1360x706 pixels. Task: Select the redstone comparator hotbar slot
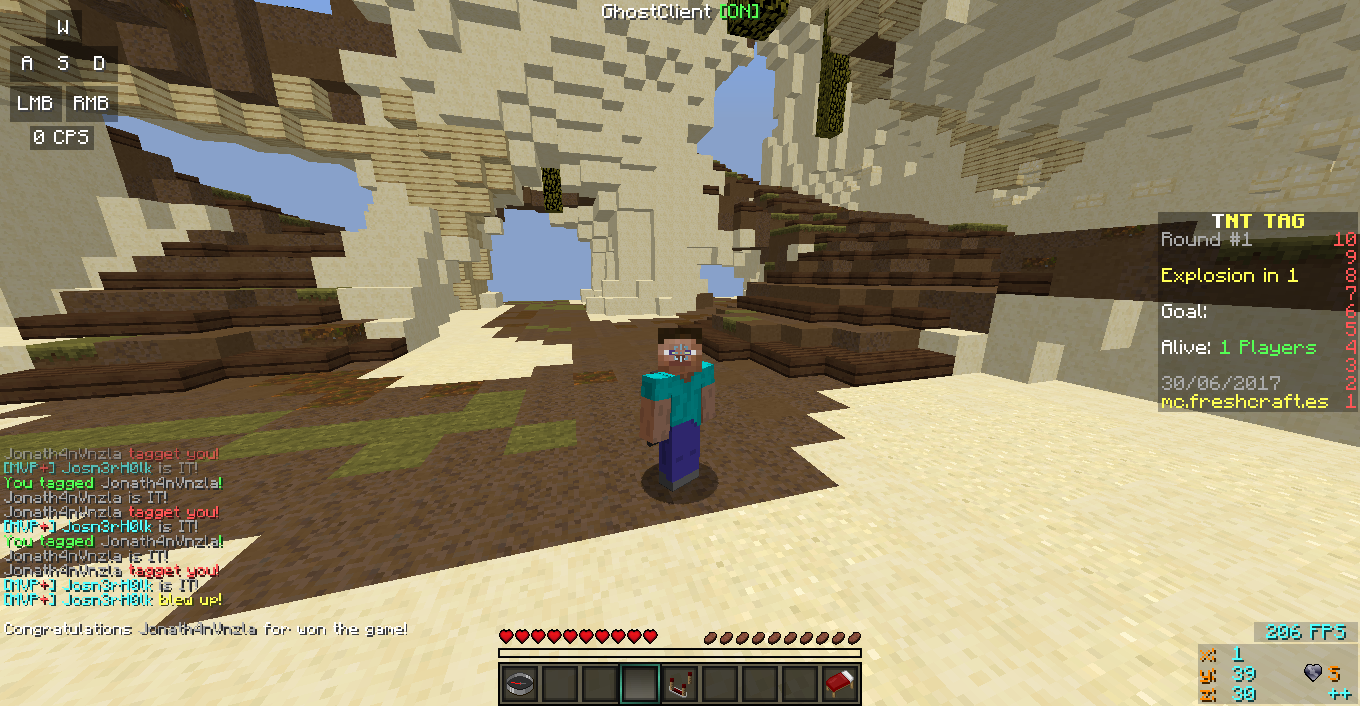click(x=680, y=684)
